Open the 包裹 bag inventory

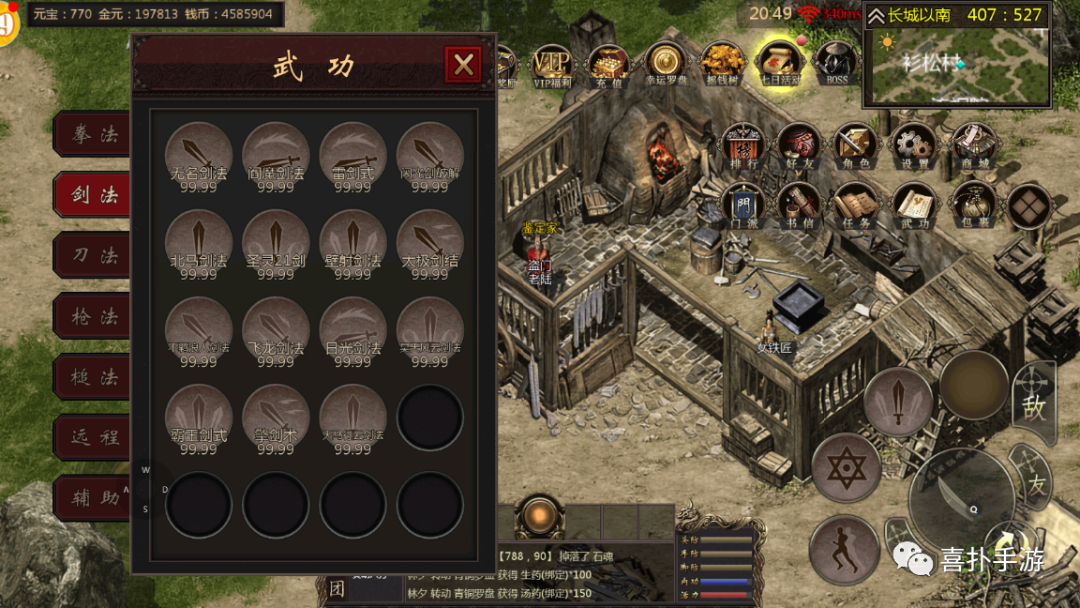point(970,204)
